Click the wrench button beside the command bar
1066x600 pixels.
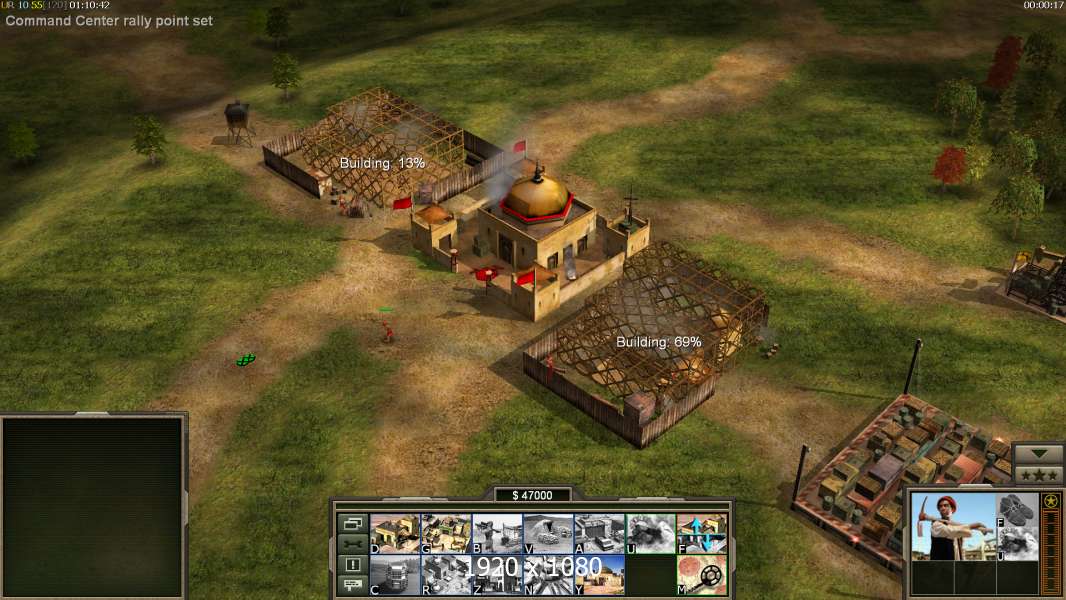[x=352, y=544]
